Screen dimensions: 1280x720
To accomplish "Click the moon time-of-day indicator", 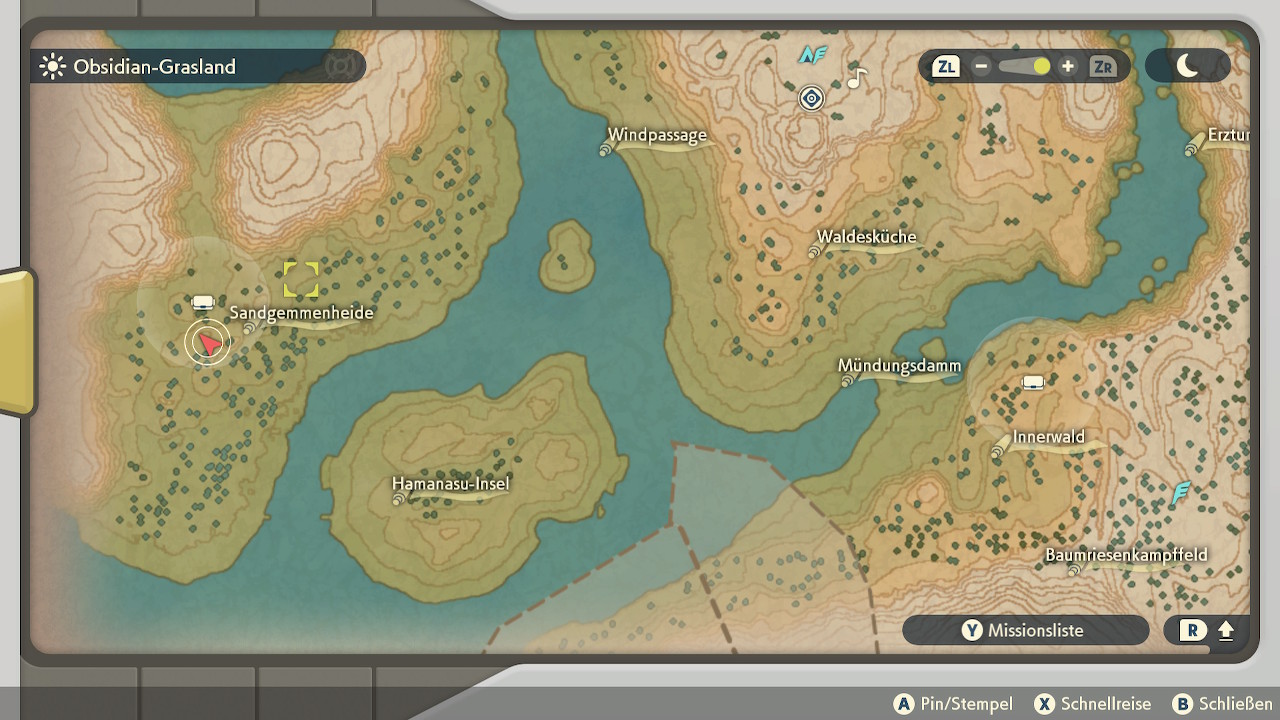I will point(1187,66).
